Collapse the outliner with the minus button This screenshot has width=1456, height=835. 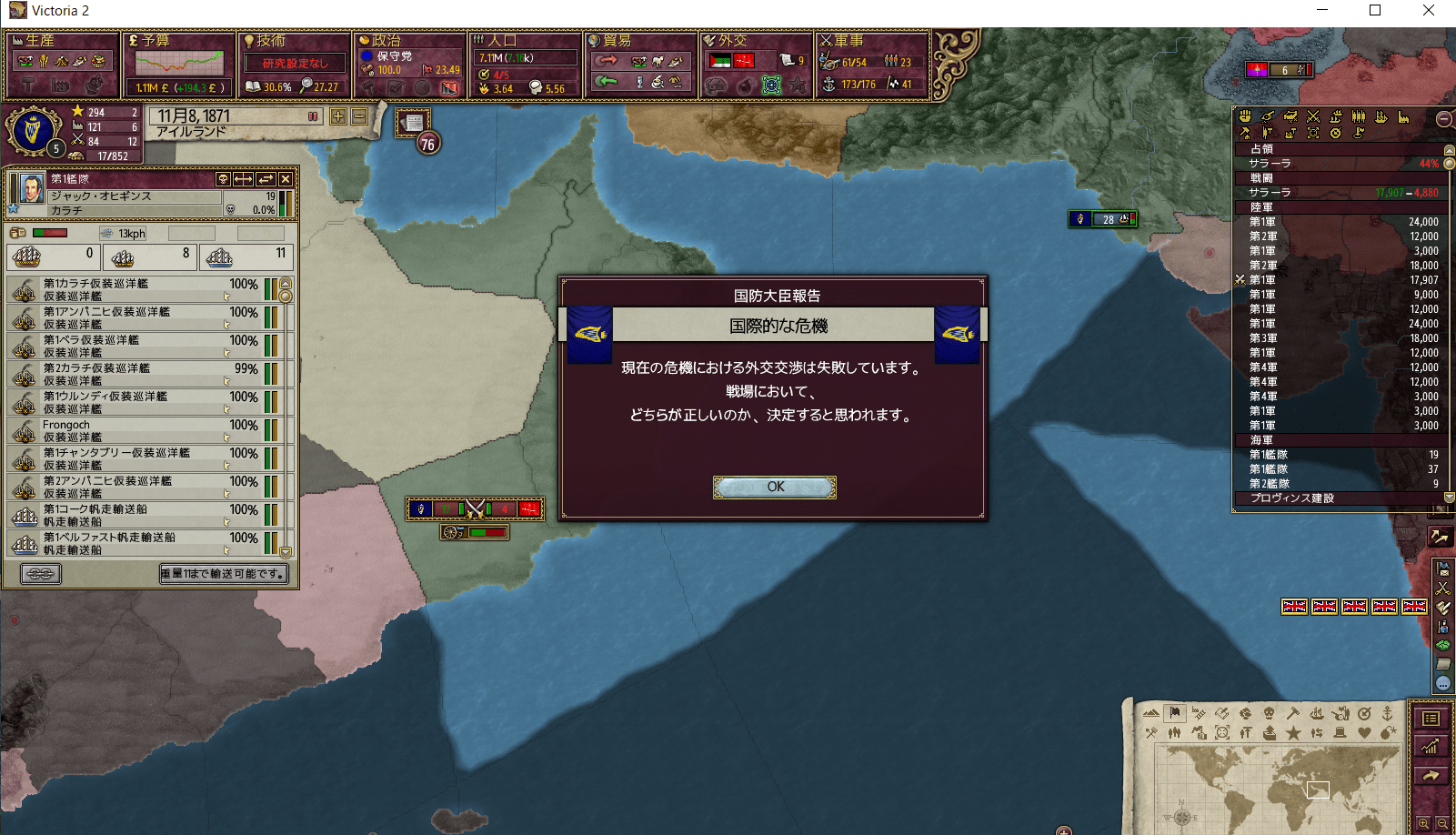pos(1443,119)
